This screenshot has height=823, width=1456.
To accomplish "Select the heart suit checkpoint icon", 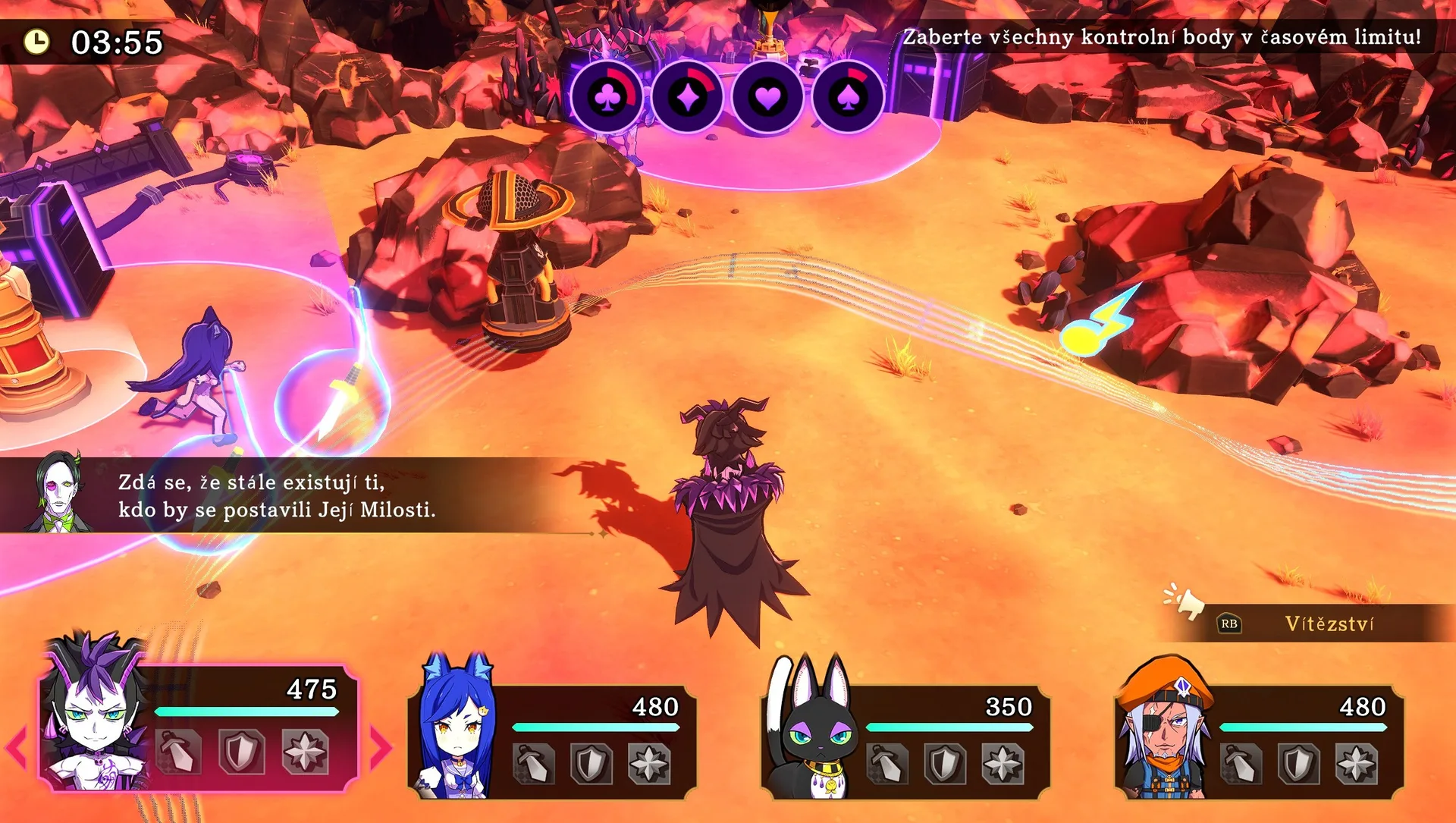I will click(768, 98).
